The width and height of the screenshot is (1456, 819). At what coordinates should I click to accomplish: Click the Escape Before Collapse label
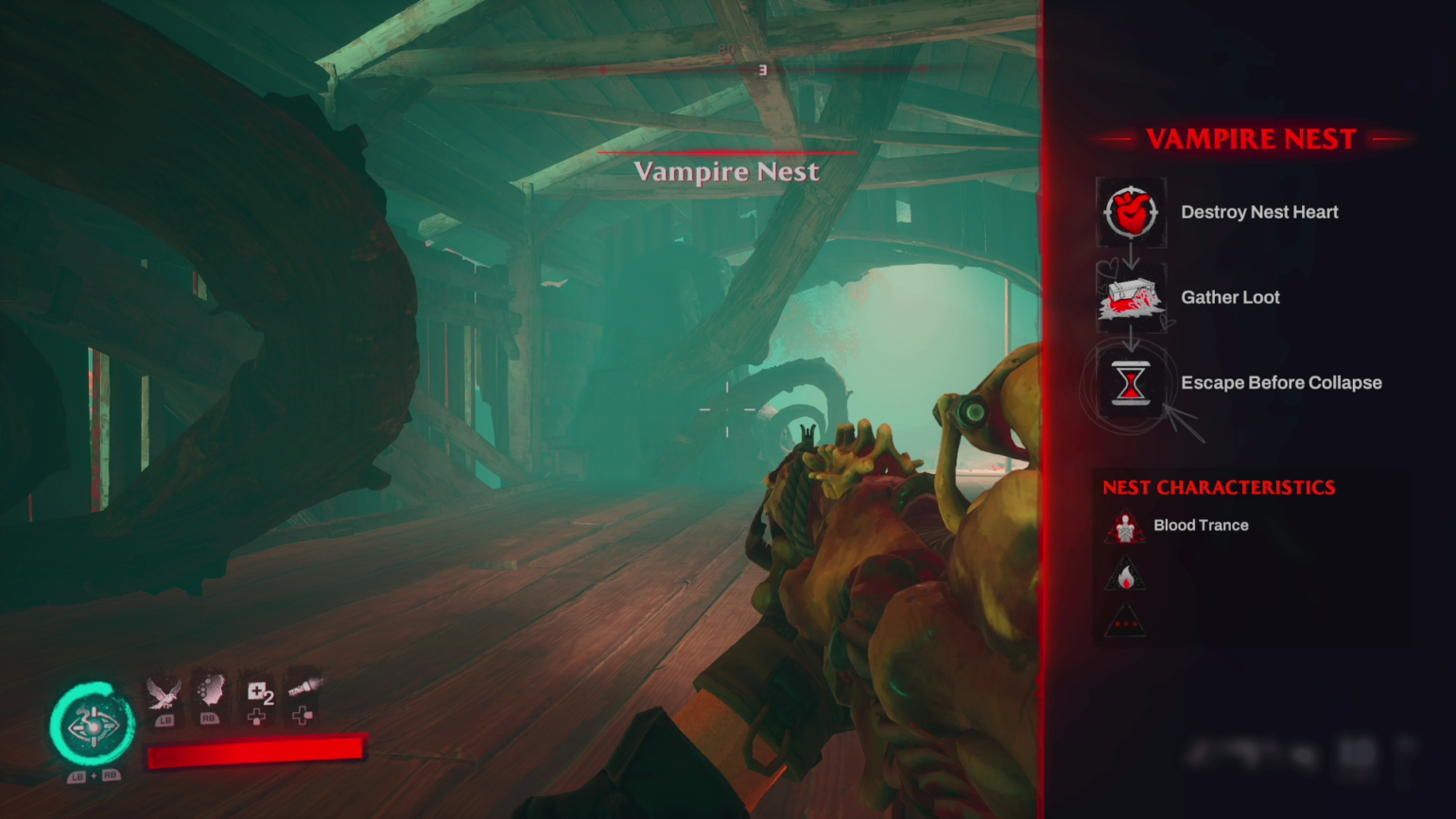pyautogui.click(x=1281, y=382)
